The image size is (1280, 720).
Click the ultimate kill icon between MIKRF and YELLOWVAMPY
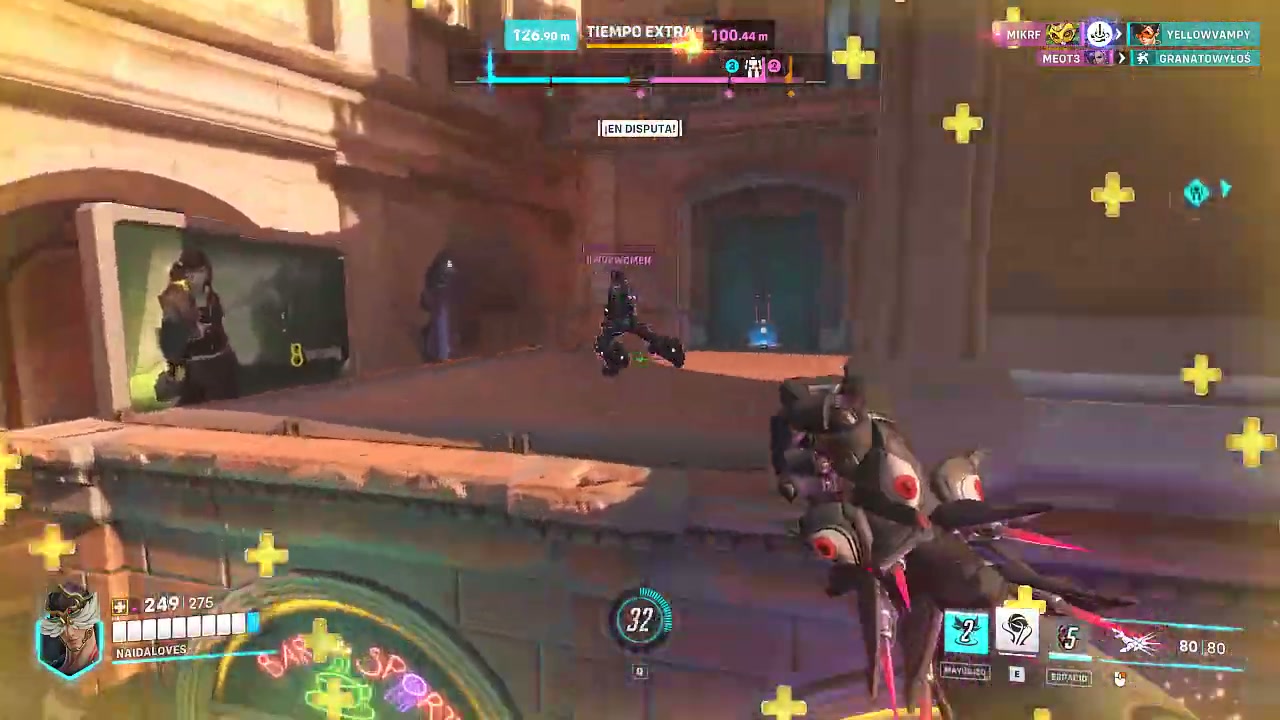coord(1099,33)
